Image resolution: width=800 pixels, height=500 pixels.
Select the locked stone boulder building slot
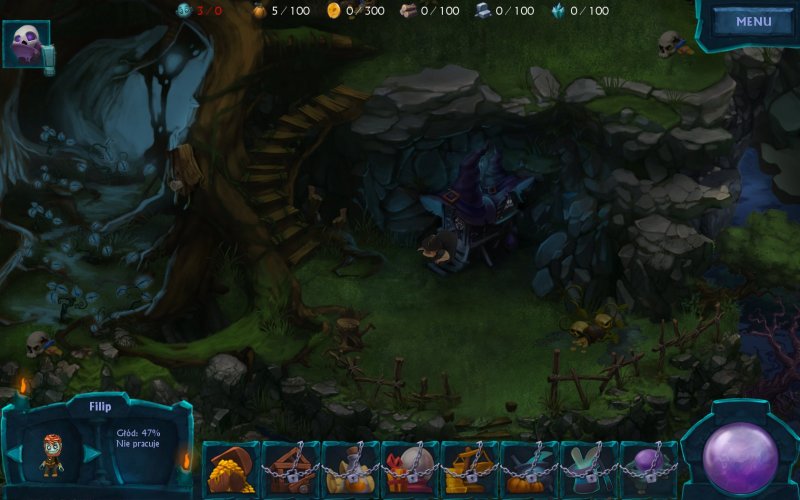pos(410,468)
